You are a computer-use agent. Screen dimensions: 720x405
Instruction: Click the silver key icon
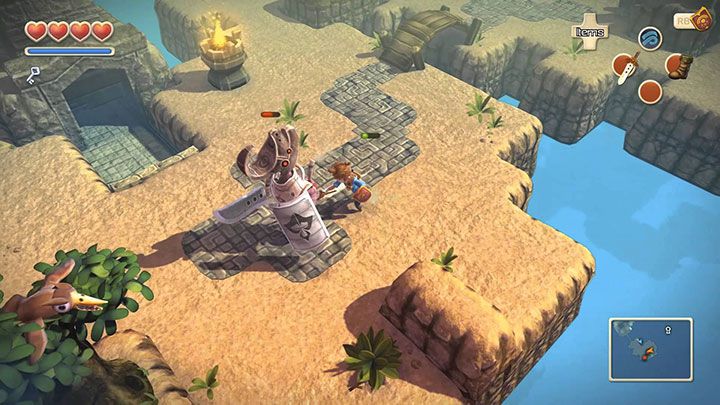34,74
